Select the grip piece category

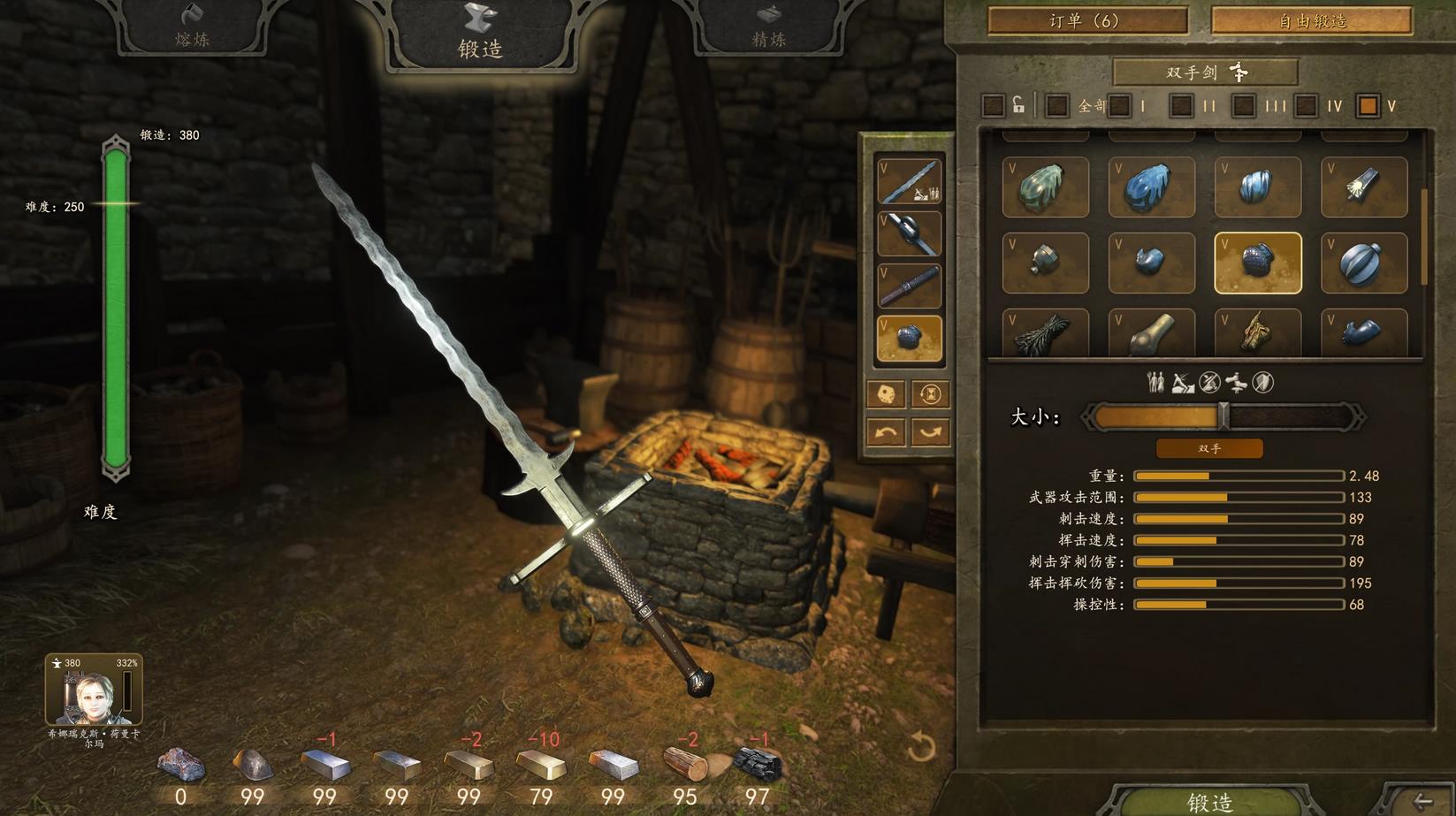point(909,286)
